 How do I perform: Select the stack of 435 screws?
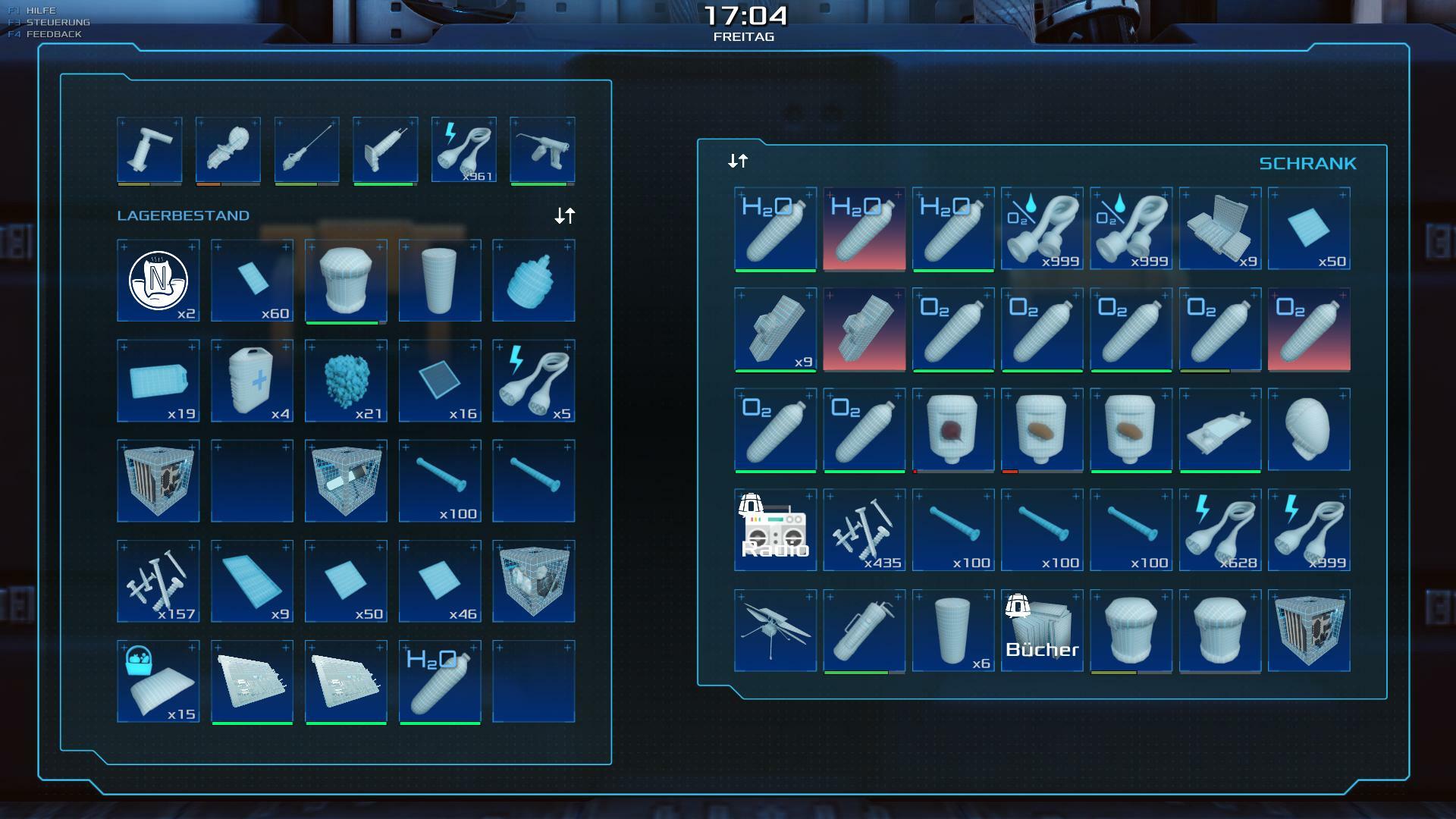click(864, 530)
